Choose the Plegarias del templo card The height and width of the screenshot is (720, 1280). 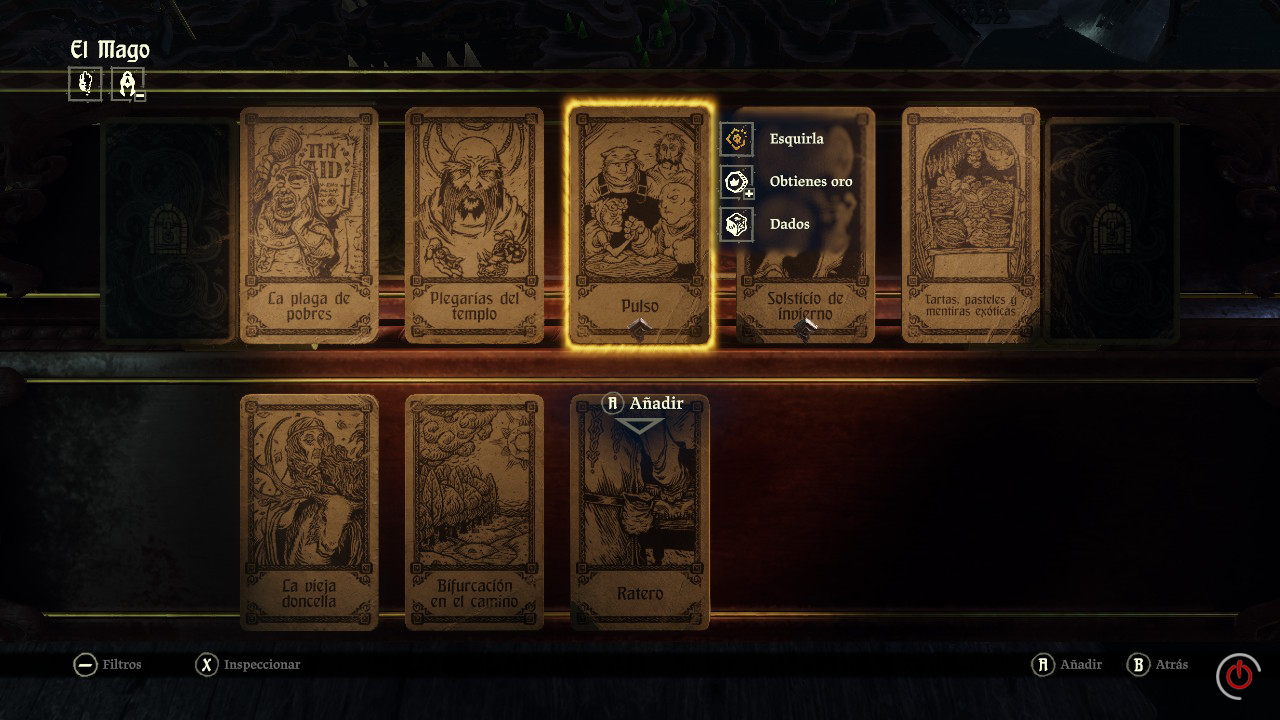(474, 225)
